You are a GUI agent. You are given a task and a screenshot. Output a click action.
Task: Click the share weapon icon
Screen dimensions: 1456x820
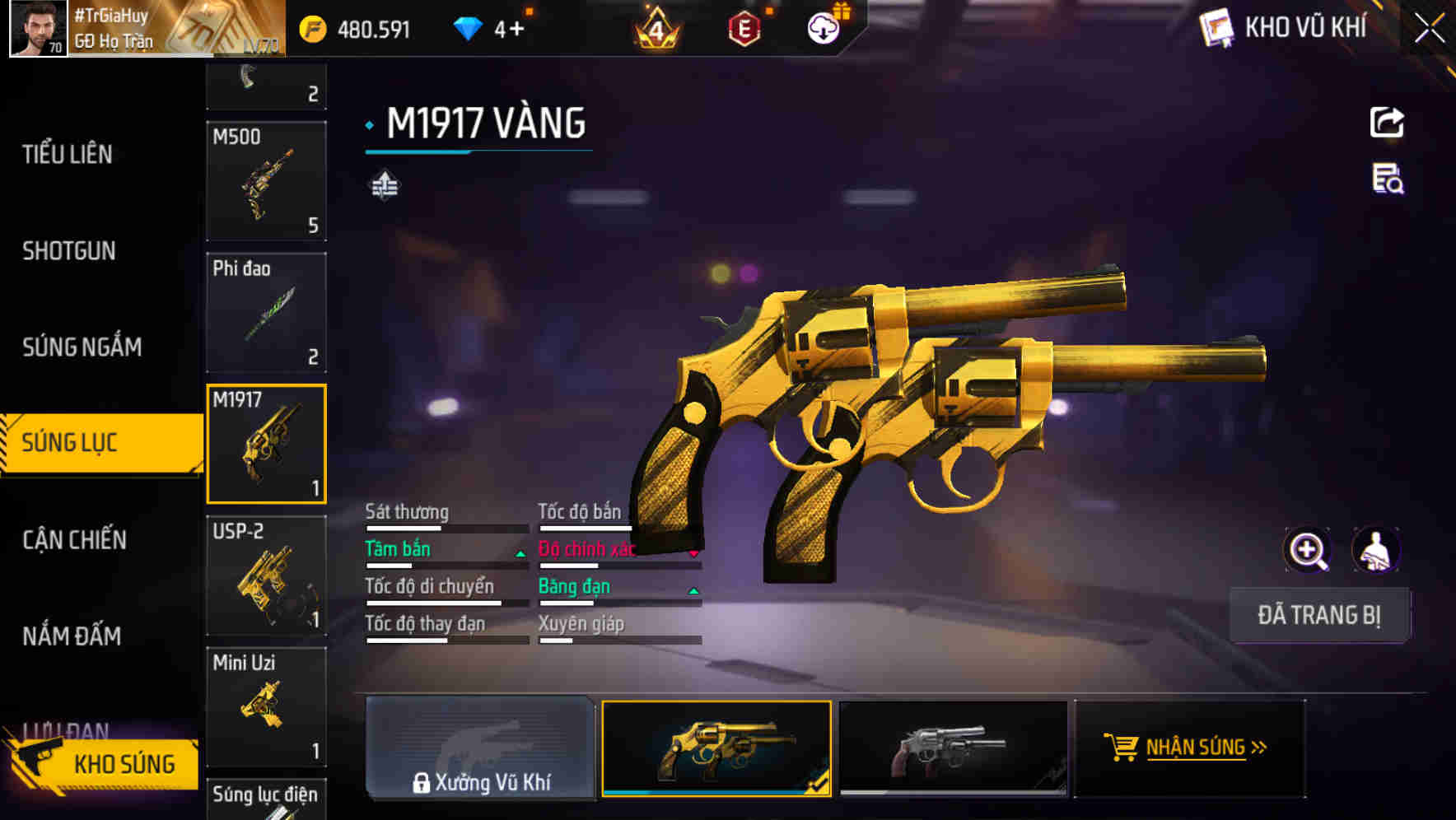tap(1386, 122)
